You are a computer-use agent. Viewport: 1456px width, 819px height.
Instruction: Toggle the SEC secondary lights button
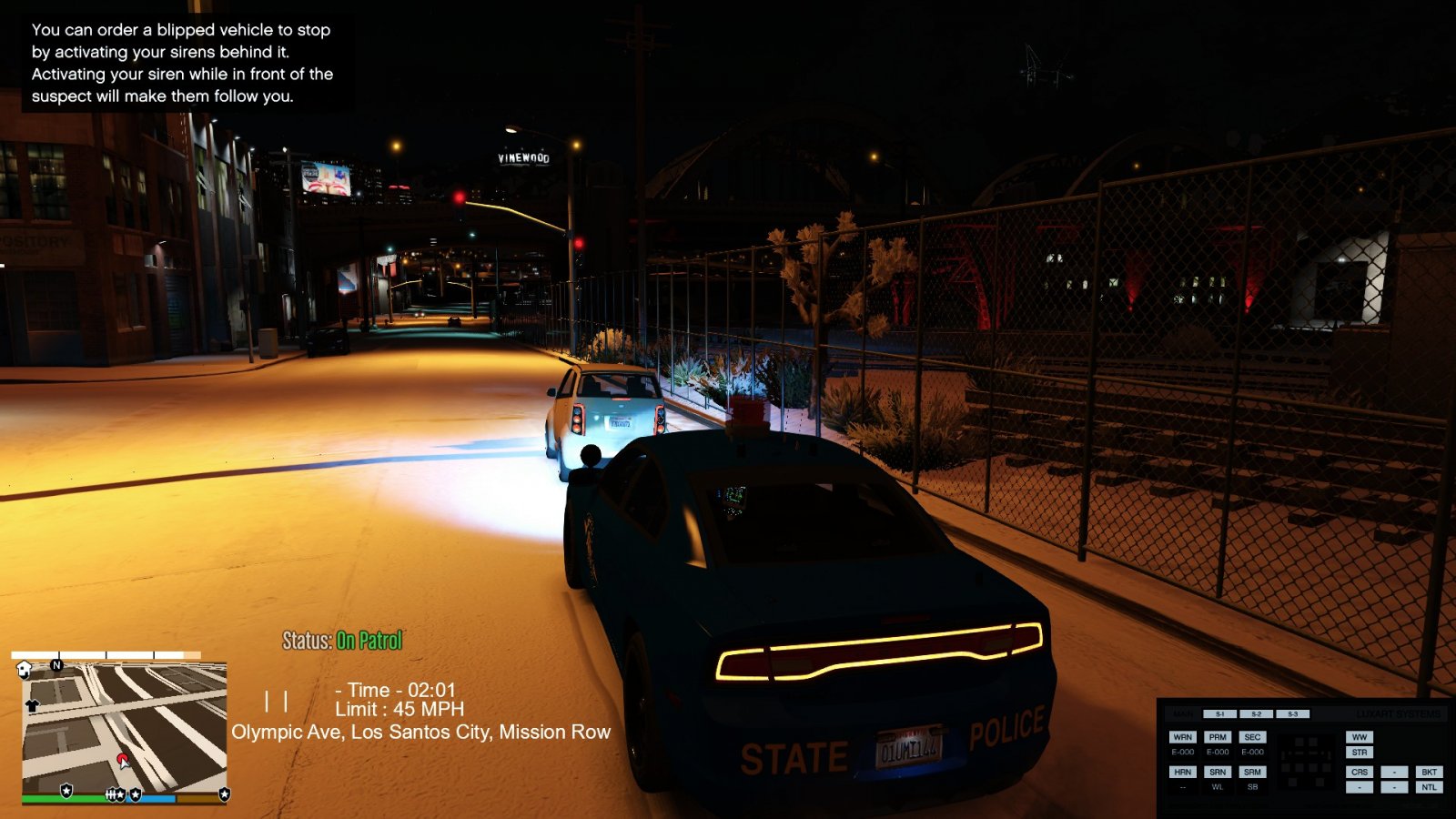click(1253, 737)
